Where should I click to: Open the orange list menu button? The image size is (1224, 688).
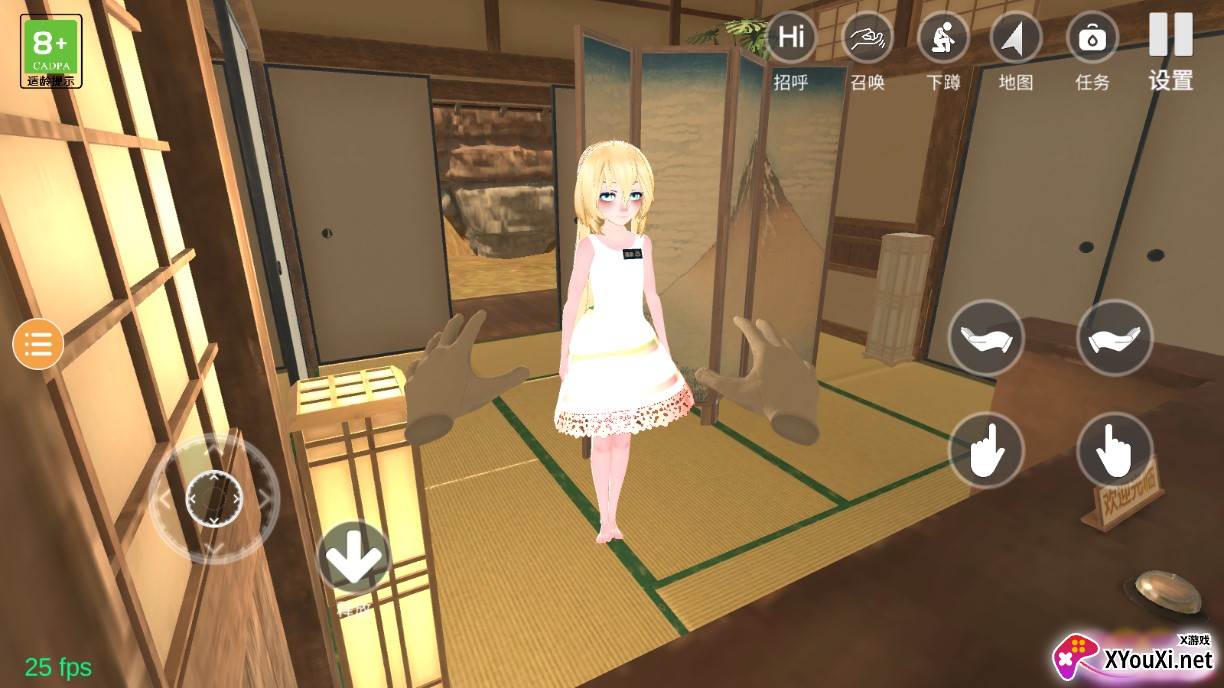[38, 345]
